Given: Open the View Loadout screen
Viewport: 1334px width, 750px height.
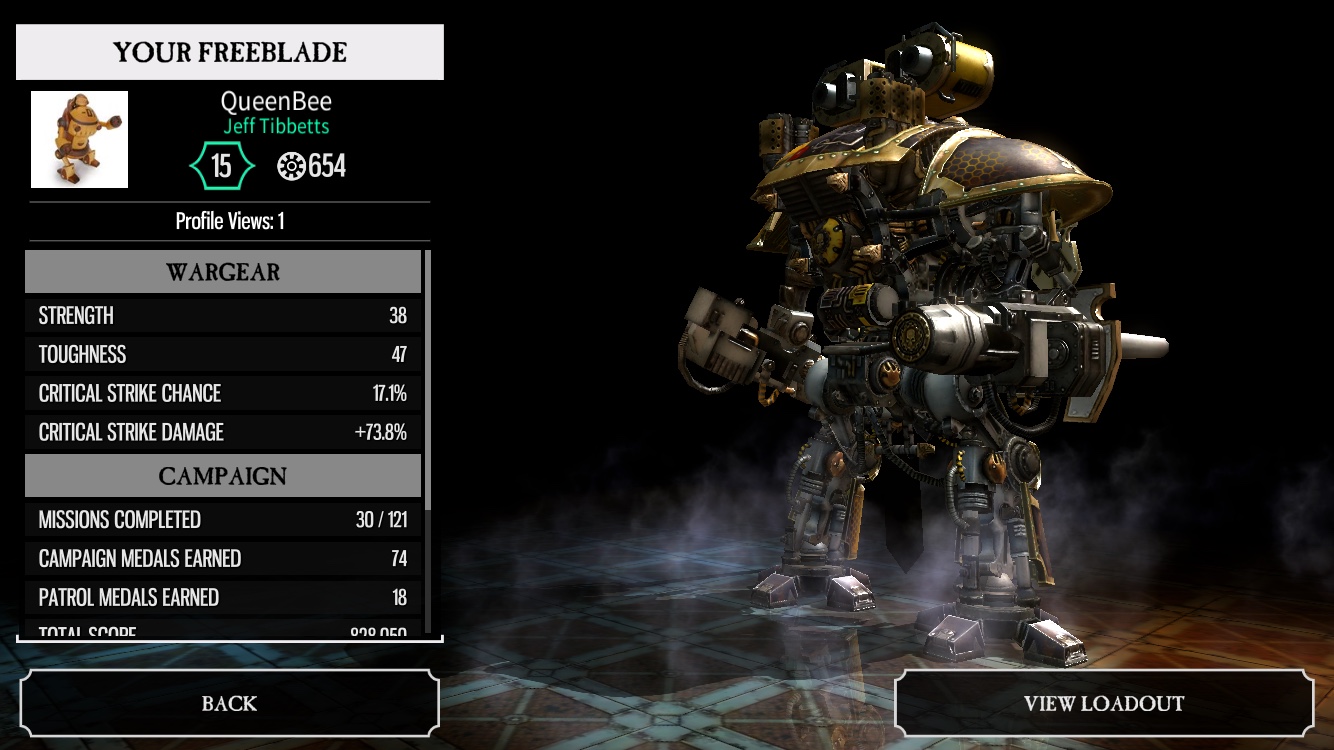Looking at the screenshot, I should point(1103,703).
